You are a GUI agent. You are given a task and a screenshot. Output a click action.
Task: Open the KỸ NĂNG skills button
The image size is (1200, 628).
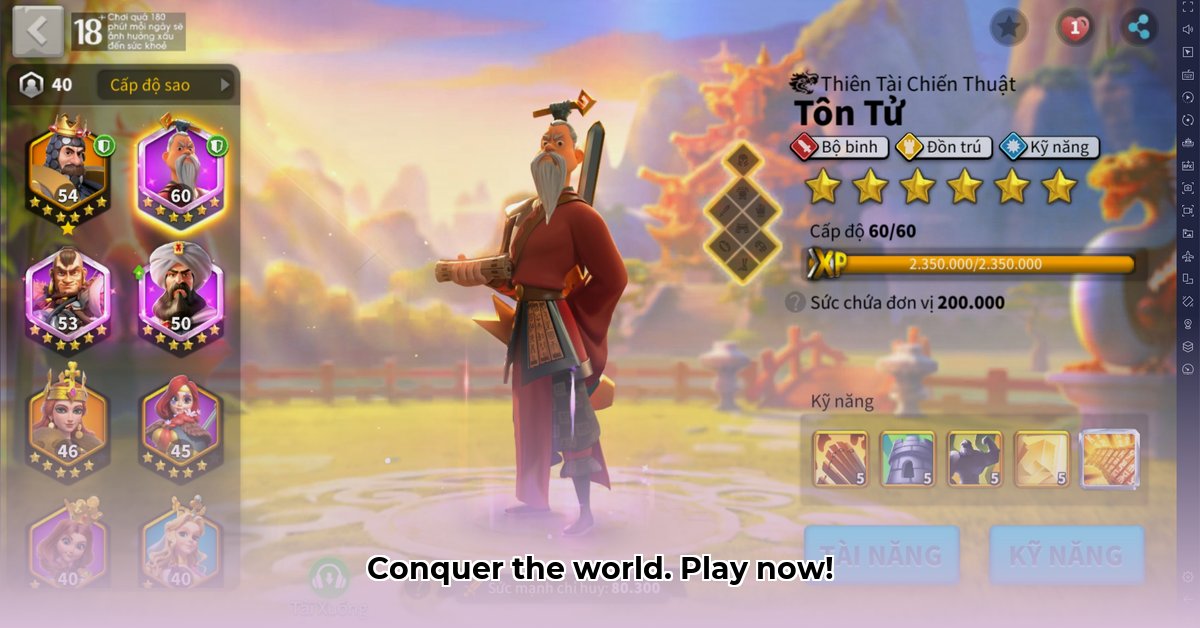(1066, 555)
